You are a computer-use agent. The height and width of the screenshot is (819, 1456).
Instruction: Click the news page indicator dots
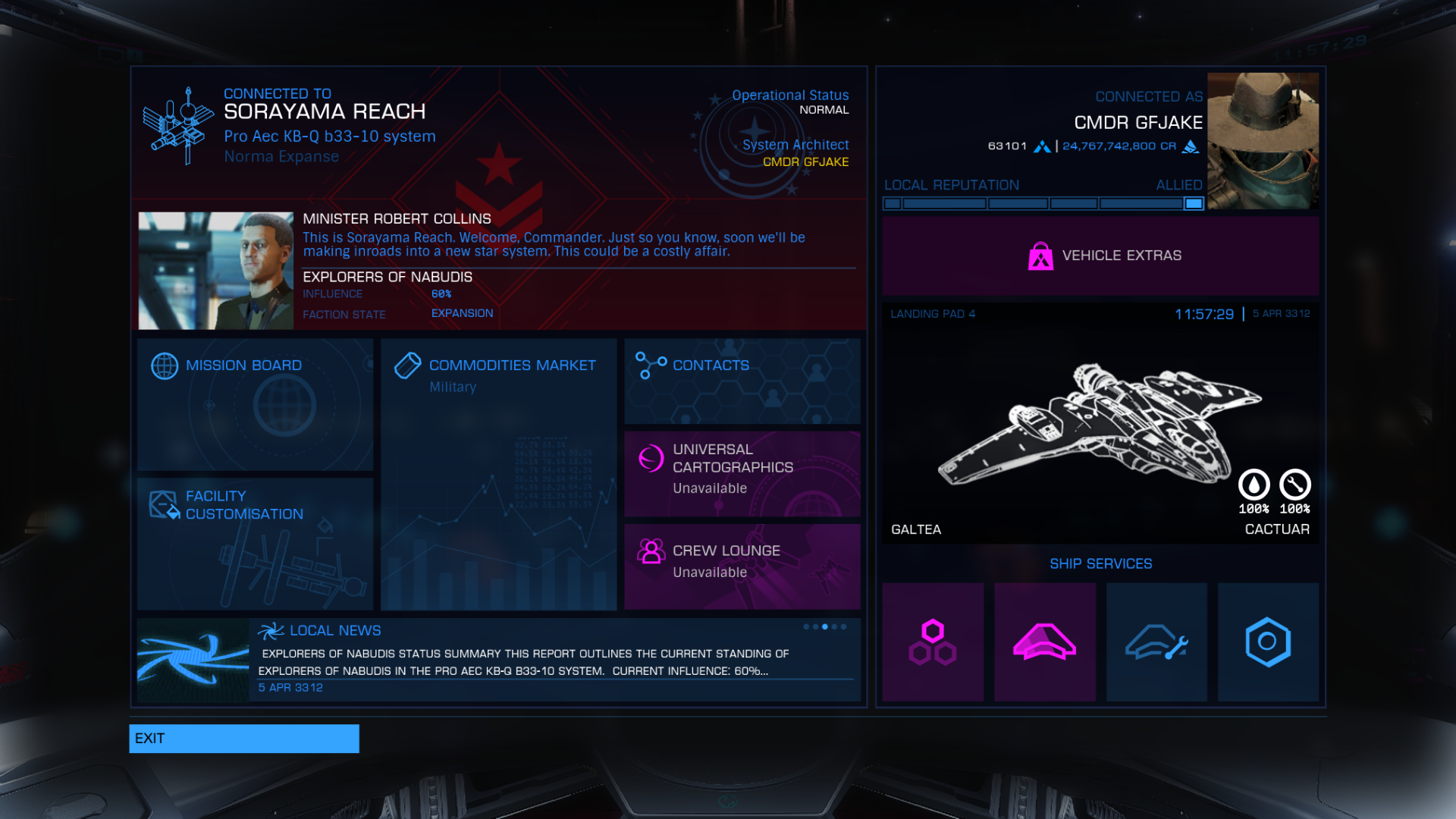[x=824, y=627]
